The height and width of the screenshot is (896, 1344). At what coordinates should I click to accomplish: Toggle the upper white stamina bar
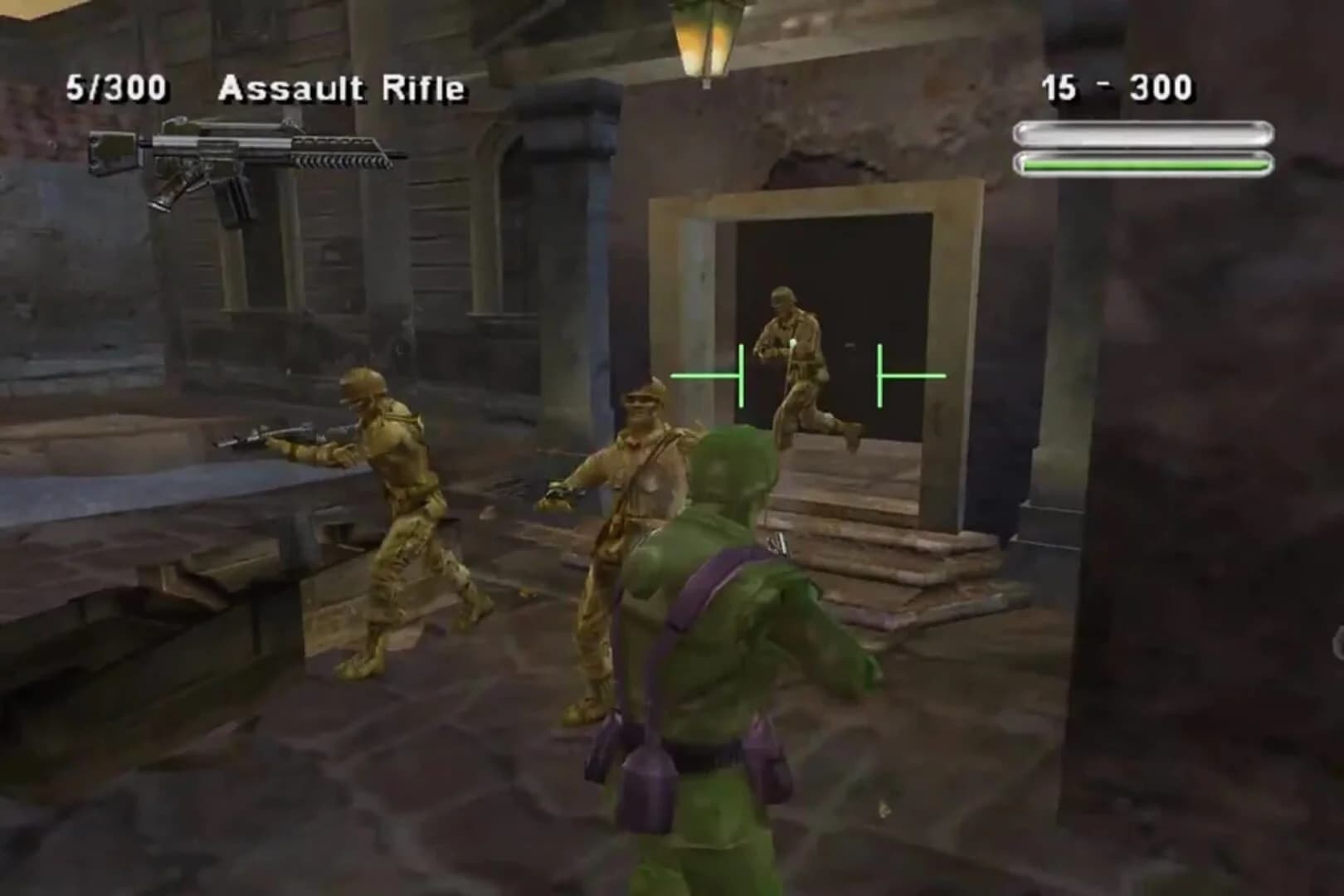click(1141, 130)
